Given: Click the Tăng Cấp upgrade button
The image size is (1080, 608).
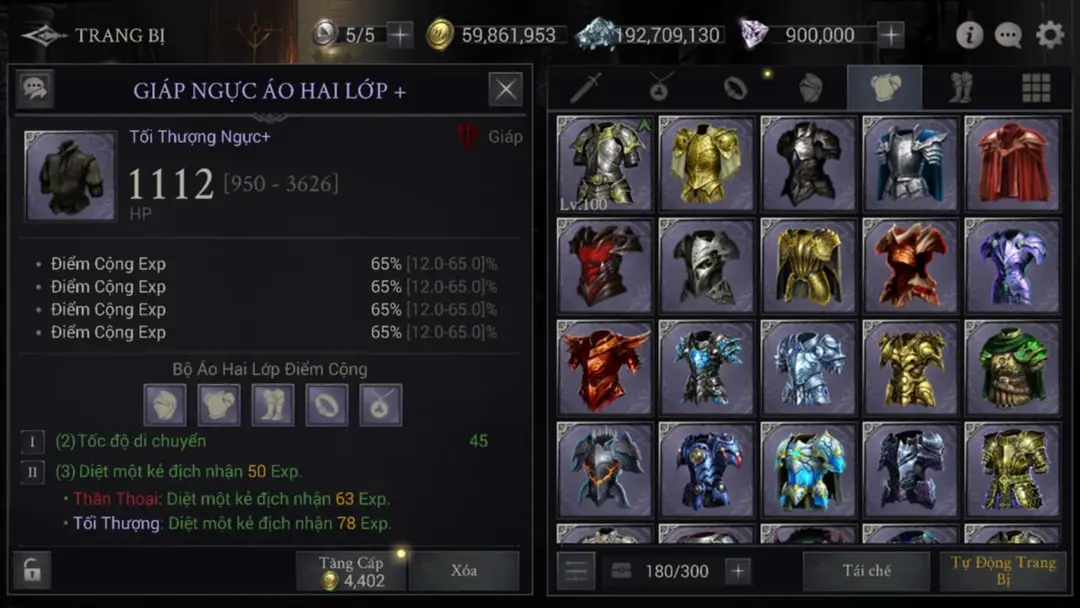Looking at the screenshot, I should (351, 571).
